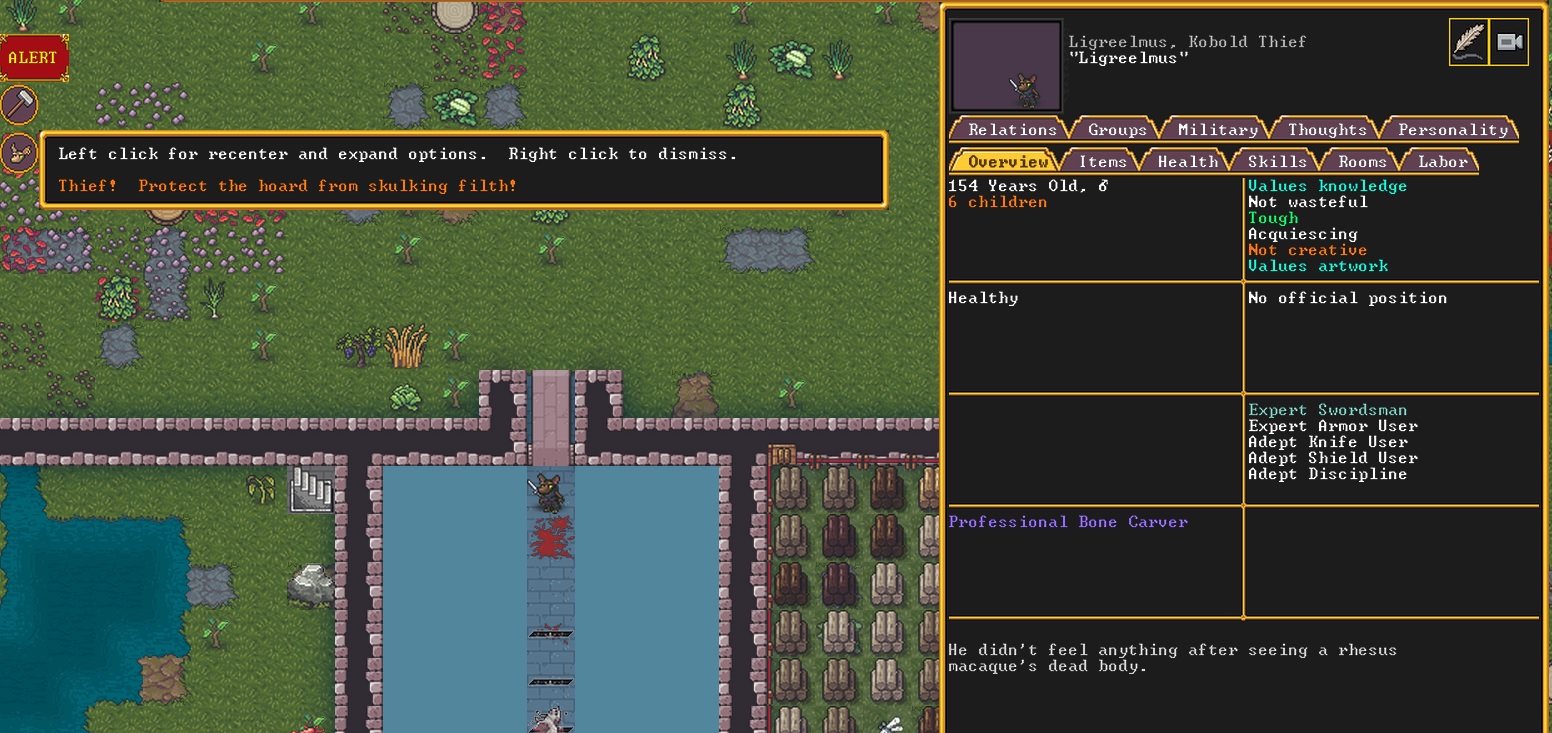
Task: Switch to the Relations tab
Action: [x=1013, y=129]
